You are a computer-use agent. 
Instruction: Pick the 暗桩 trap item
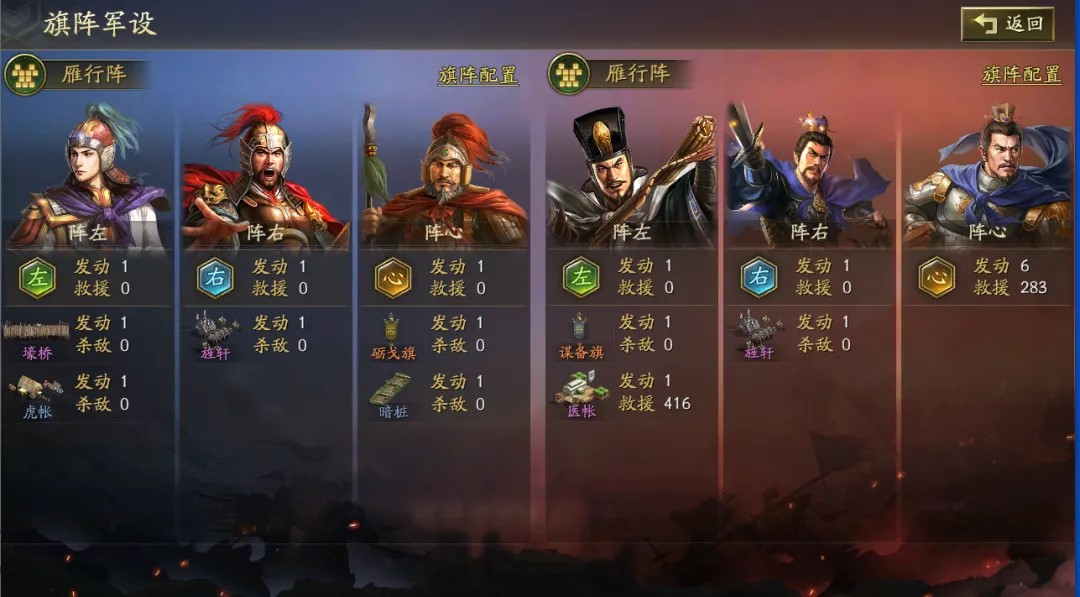click(x=392, y=392)
